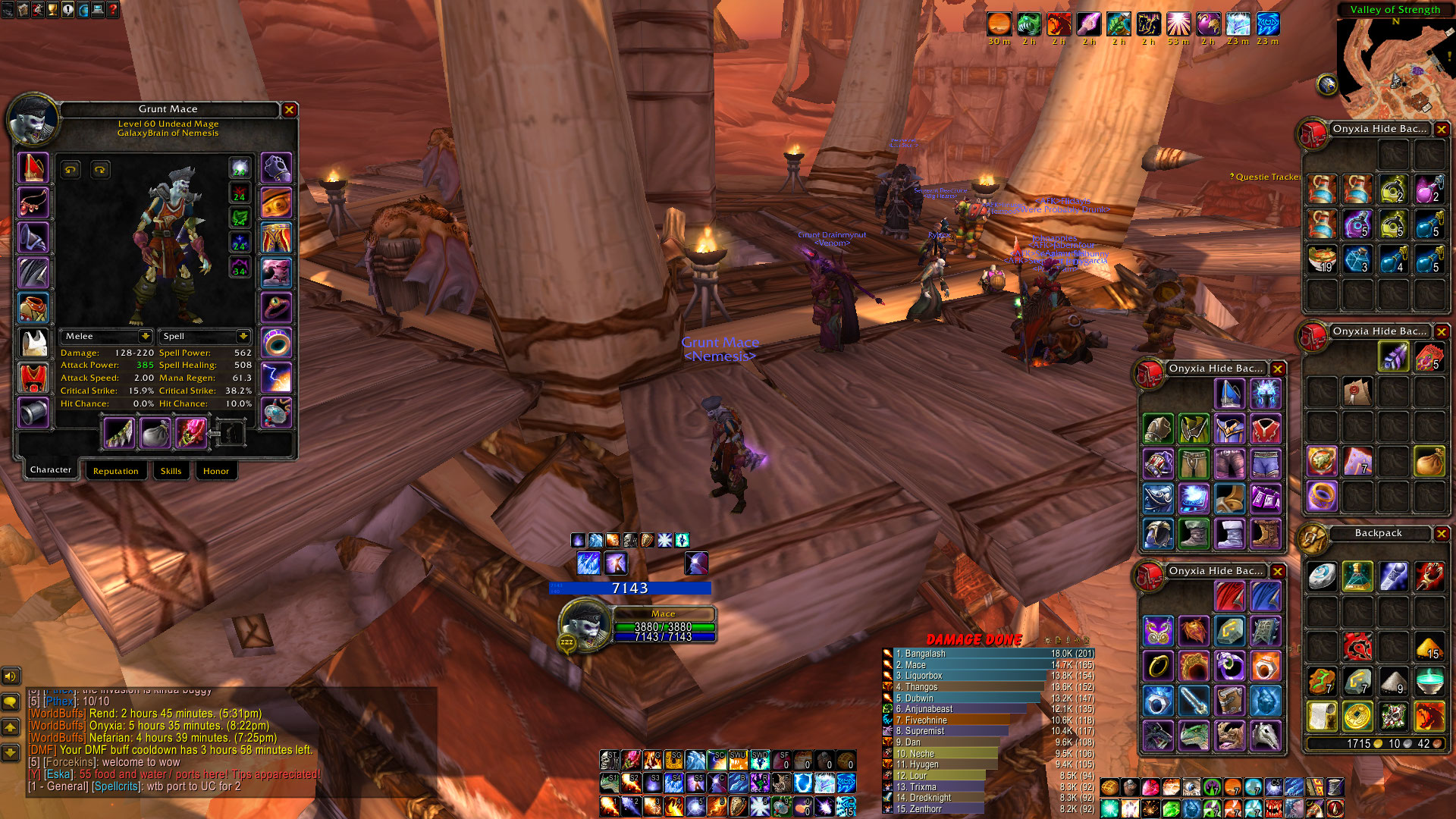This screenshot has height=819, width=1456.
Task: Close the Backpack bag window
Action: 1441,534
